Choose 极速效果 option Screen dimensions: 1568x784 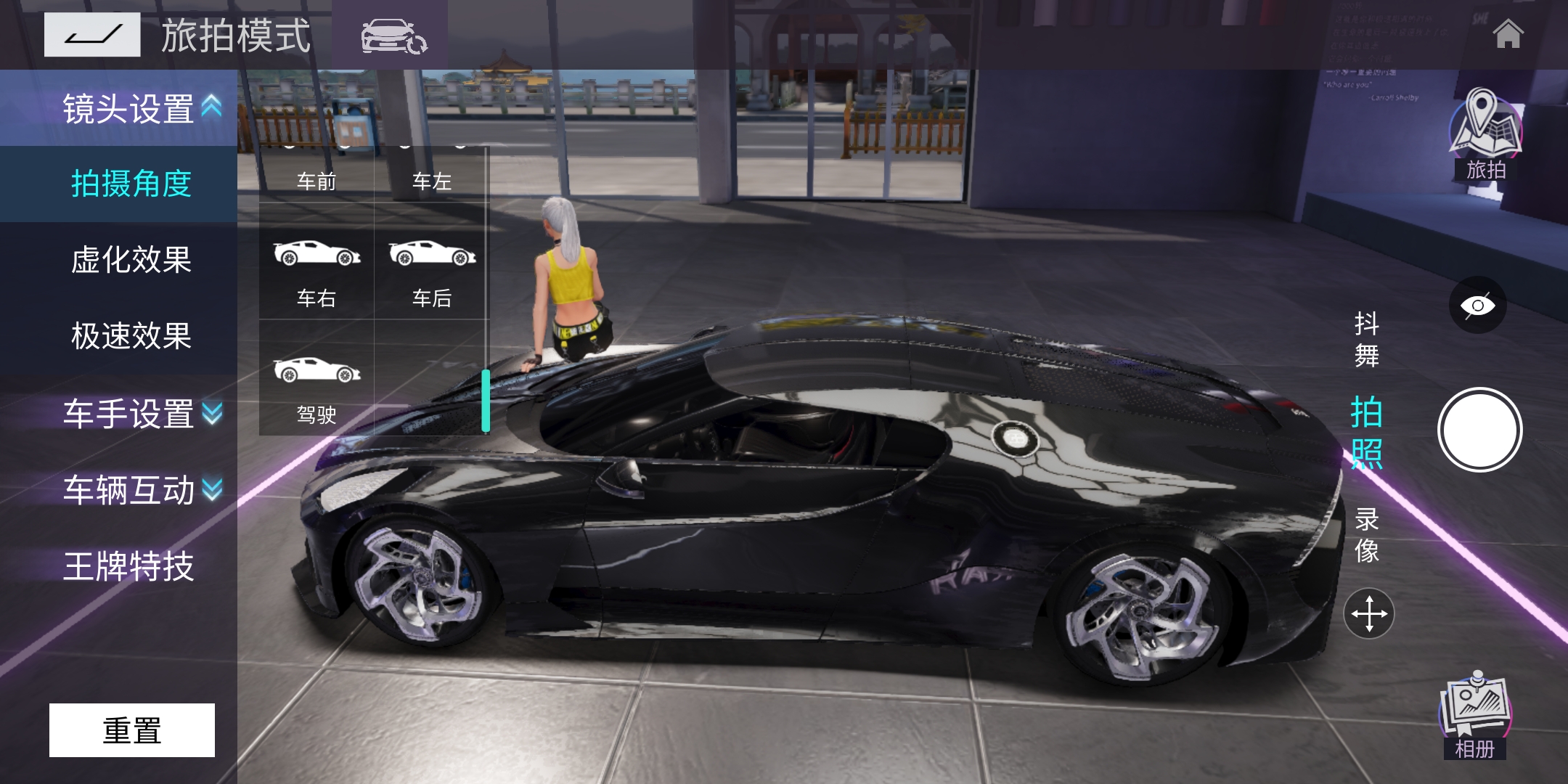(x=131, y=336)
